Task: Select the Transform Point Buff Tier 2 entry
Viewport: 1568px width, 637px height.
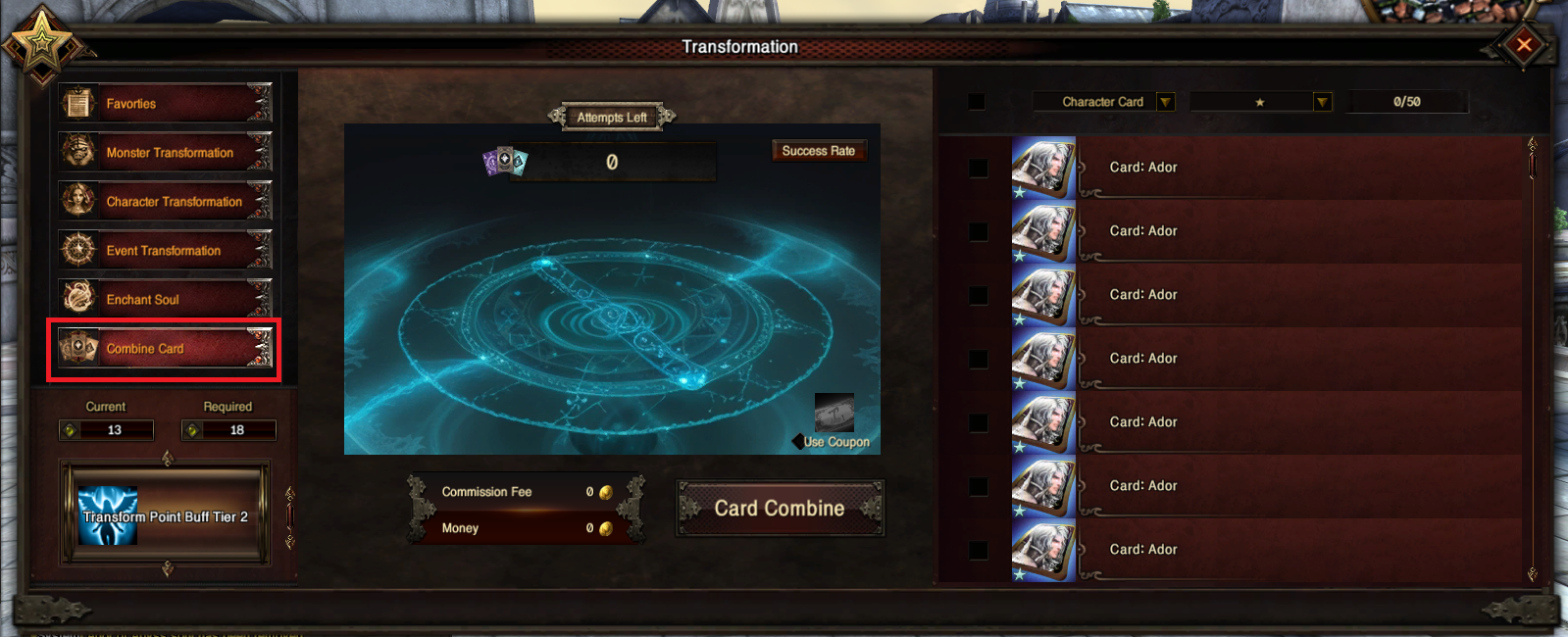Action: (165, 516)
